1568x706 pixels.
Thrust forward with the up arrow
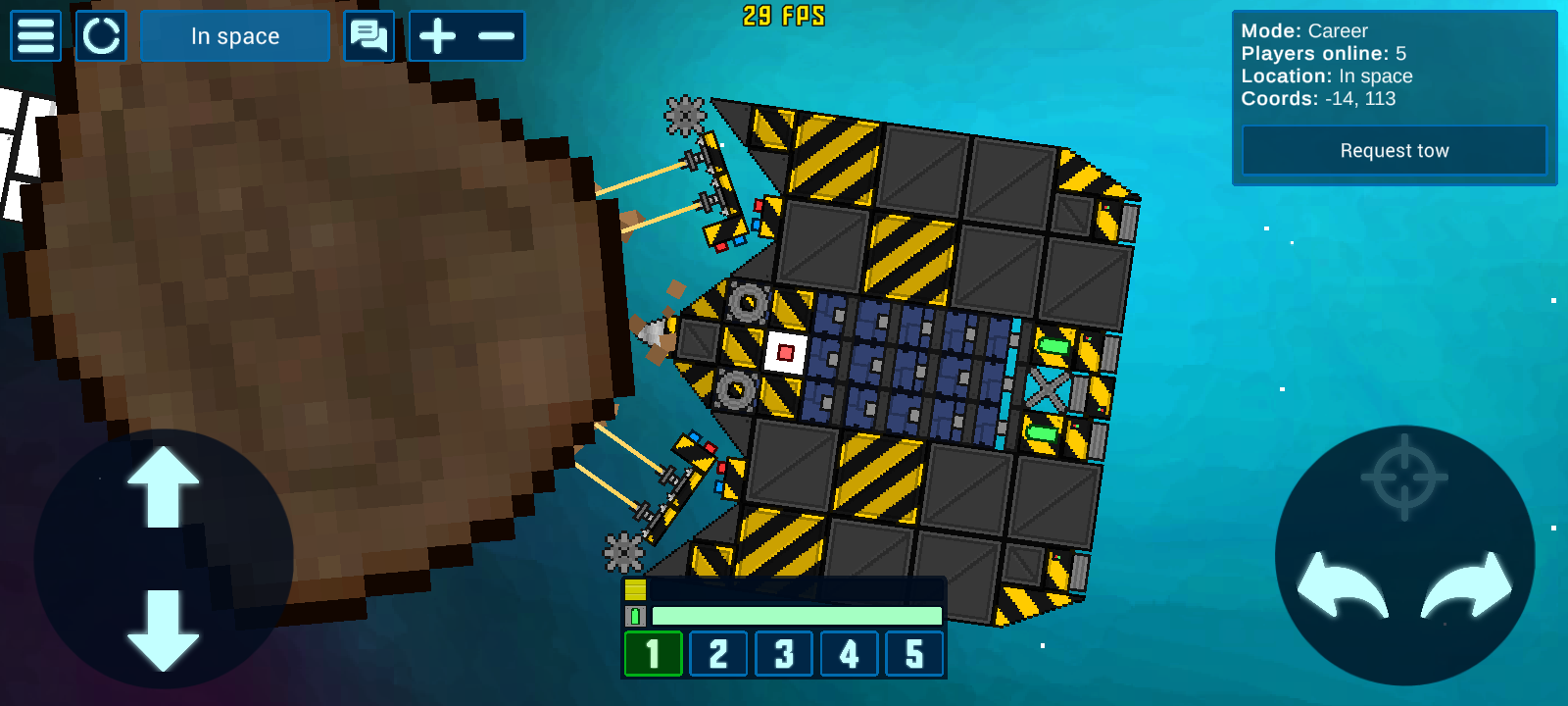164,487
